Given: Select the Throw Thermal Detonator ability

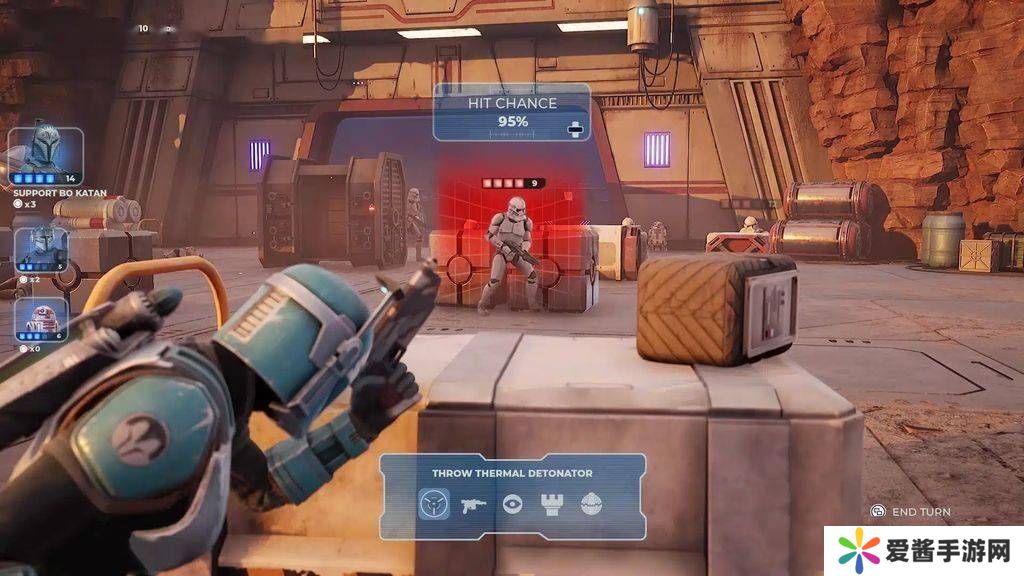Looking at the screenshot, I should pos(433,504).
